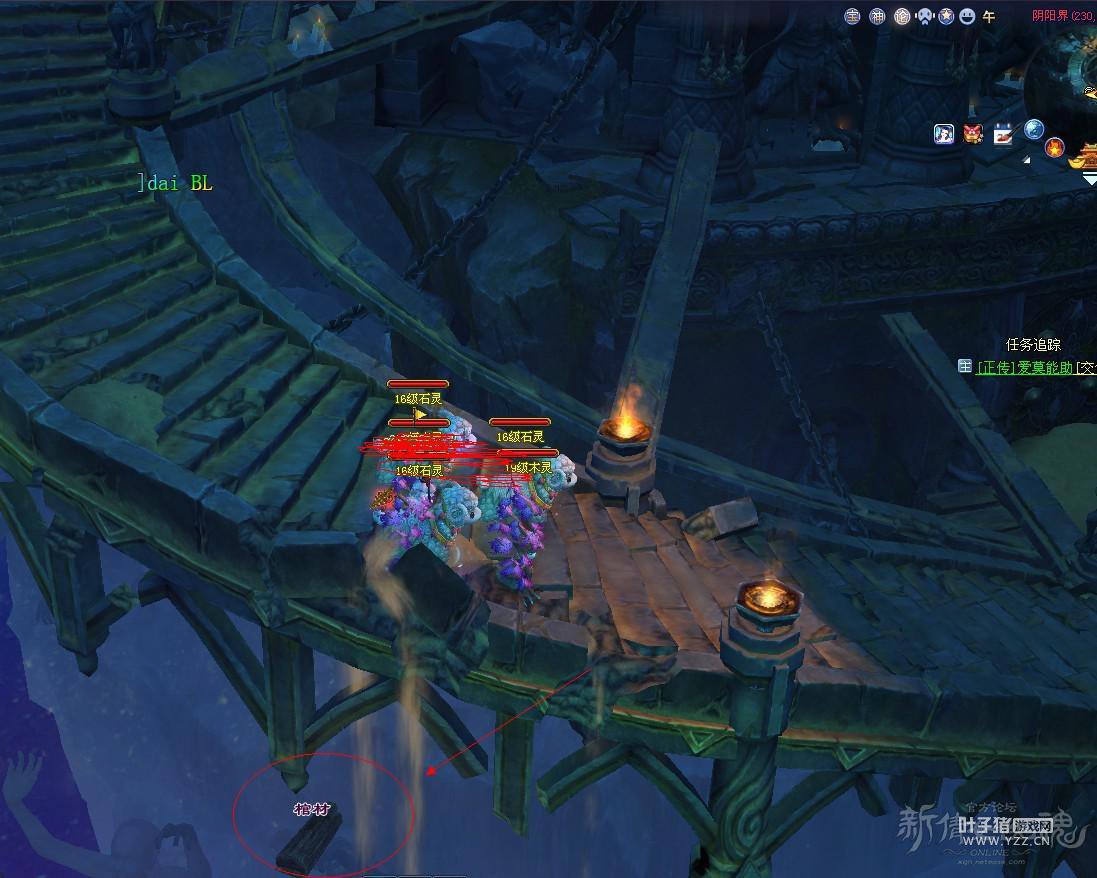
Task: Click the 主 main quest marker icon
Action: tap(965, 367)
